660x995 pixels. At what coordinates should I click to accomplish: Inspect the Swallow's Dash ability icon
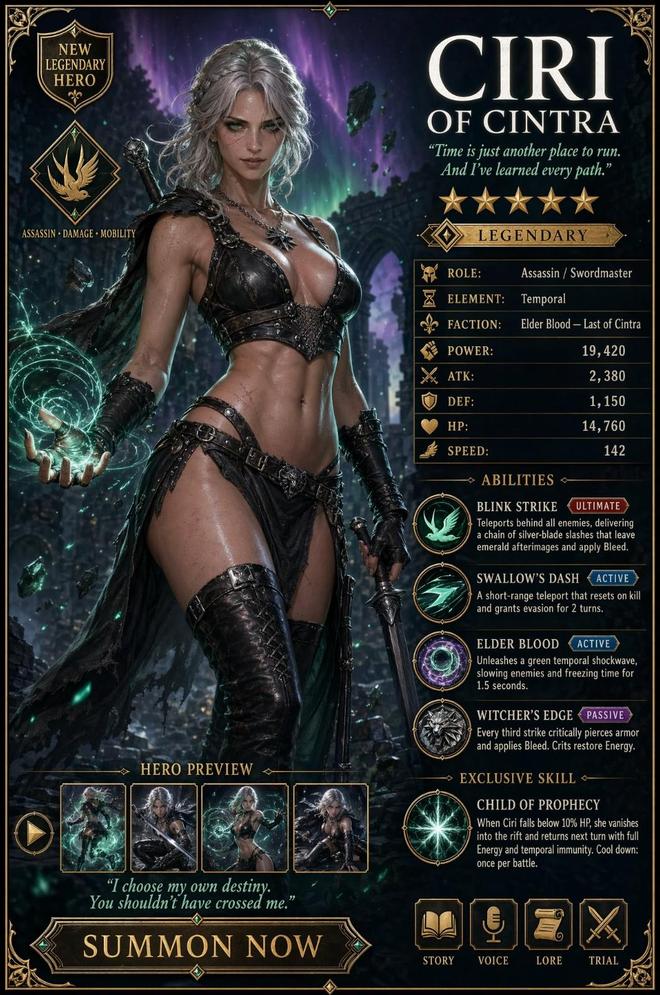pyautogui.click(x=442, y=593)
